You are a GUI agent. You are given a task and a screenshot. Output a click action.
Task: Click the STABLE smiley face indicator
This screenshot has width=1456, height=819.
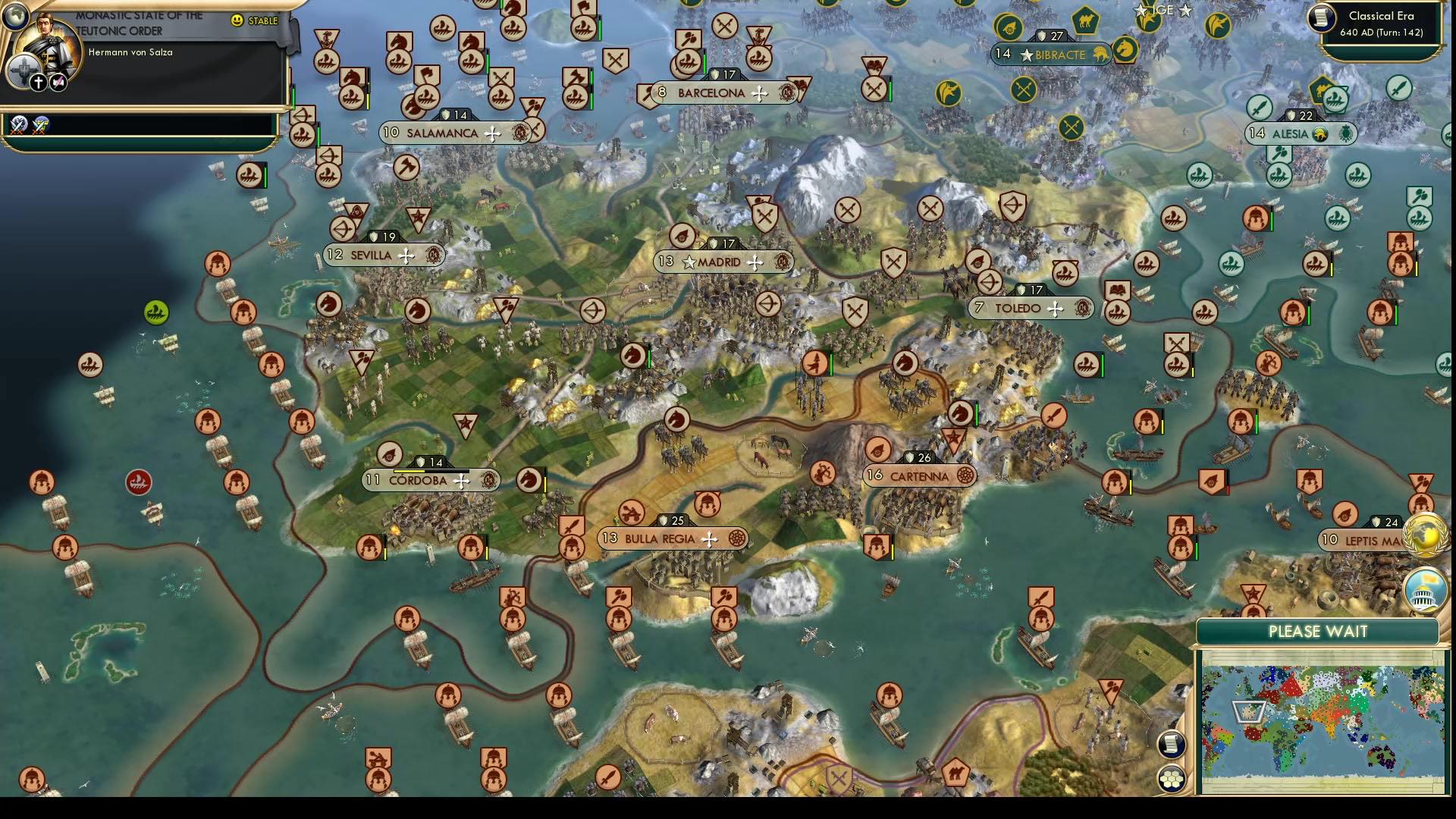(237, 21)
